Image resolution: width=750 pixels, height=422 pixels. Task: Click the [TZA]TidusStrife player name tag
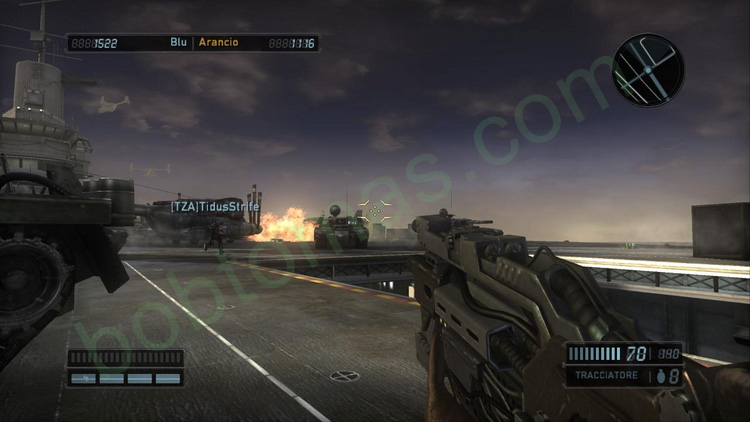pyautogui.click(x=214, y=206)
